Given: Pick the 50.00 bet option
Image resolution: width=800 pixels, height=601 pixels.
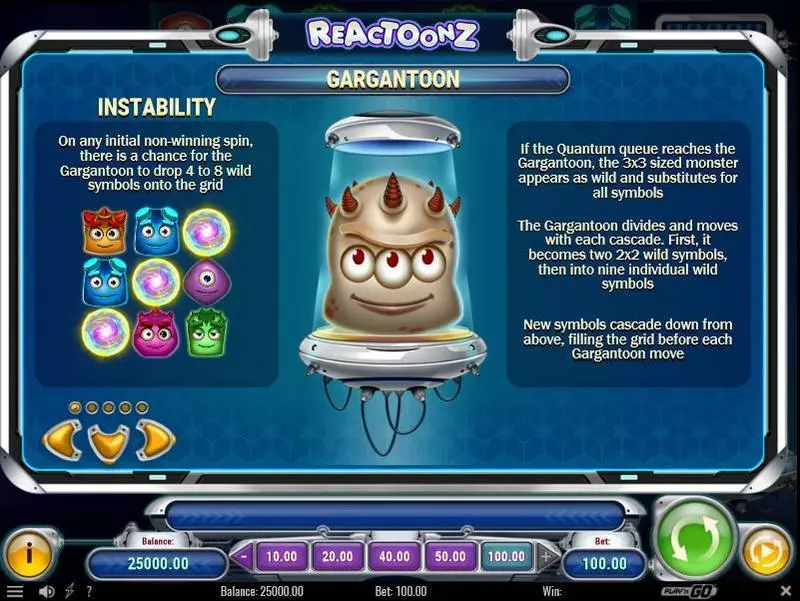Looking at the screenshot, I should point(449,556).
